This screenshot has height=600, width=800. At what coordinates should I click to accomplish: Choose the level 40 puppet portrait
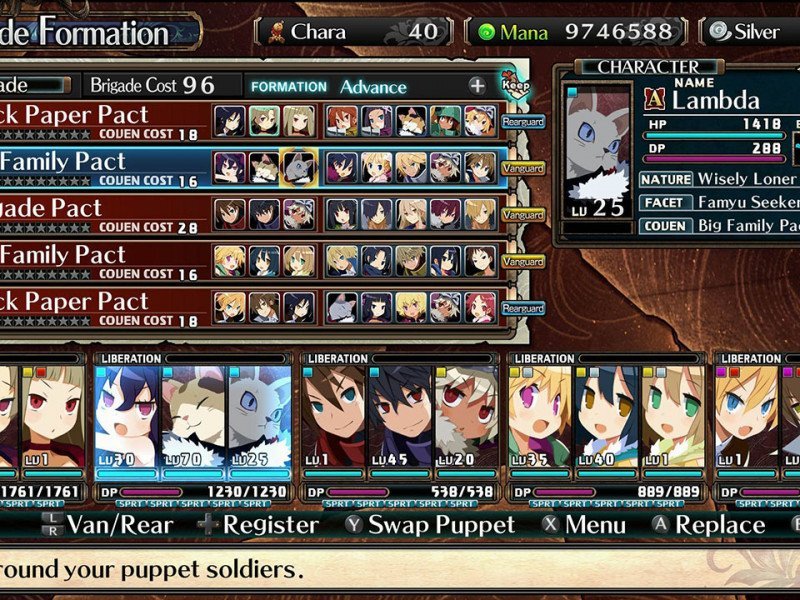[607, 420]
